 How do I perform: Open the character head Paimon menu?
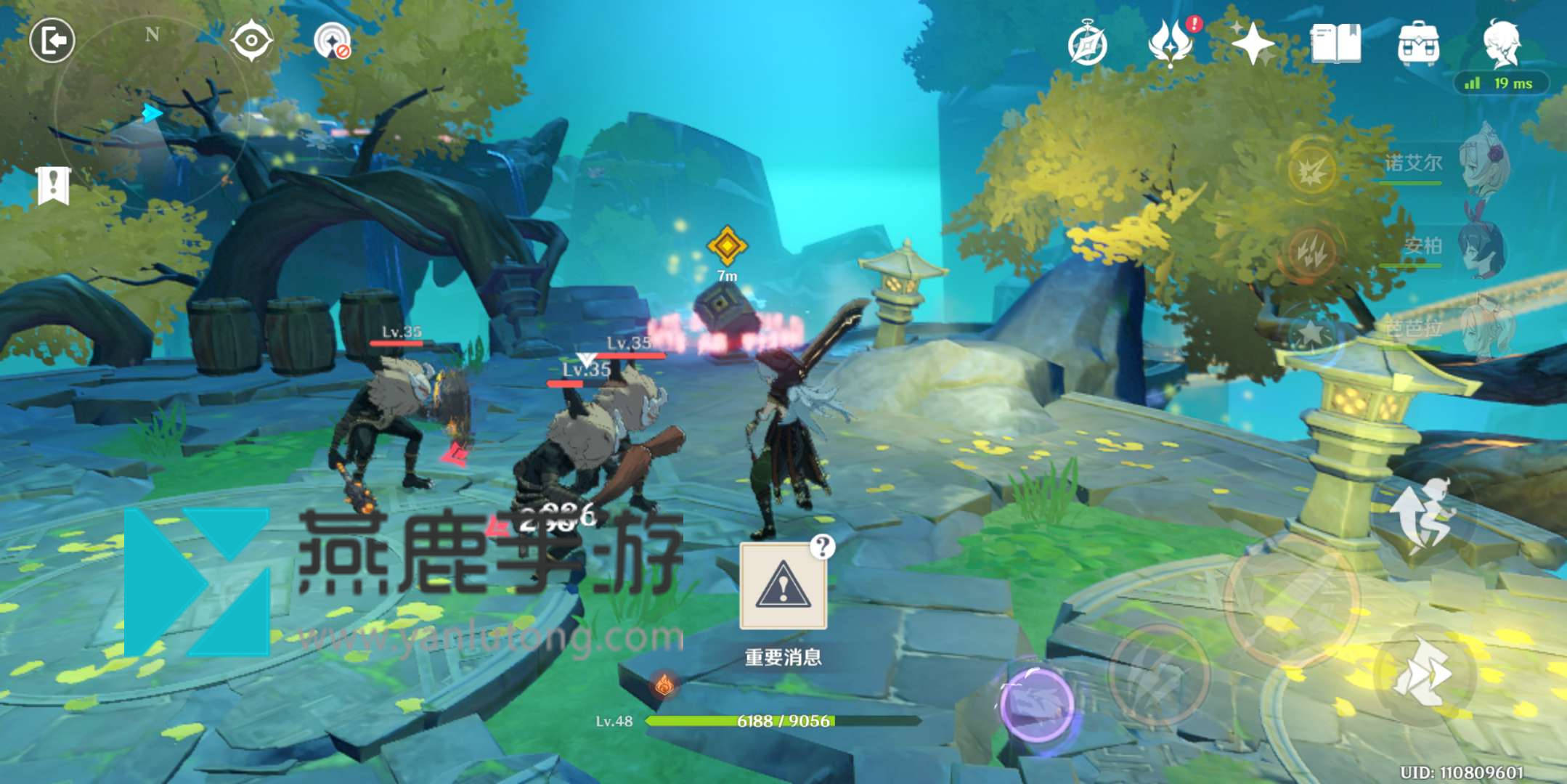tap(1502, 42)
